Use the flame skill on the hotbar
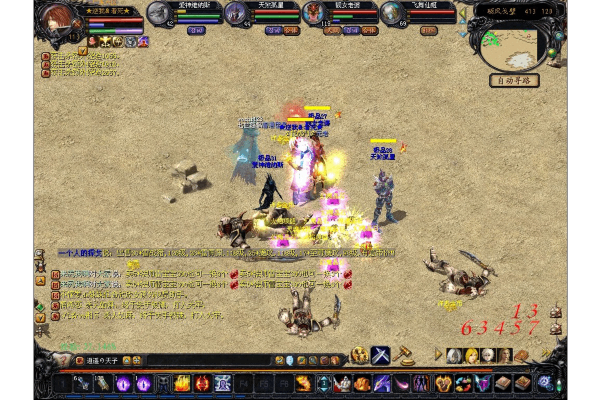Screen dimensions: 600x400 tap(182, 383)
